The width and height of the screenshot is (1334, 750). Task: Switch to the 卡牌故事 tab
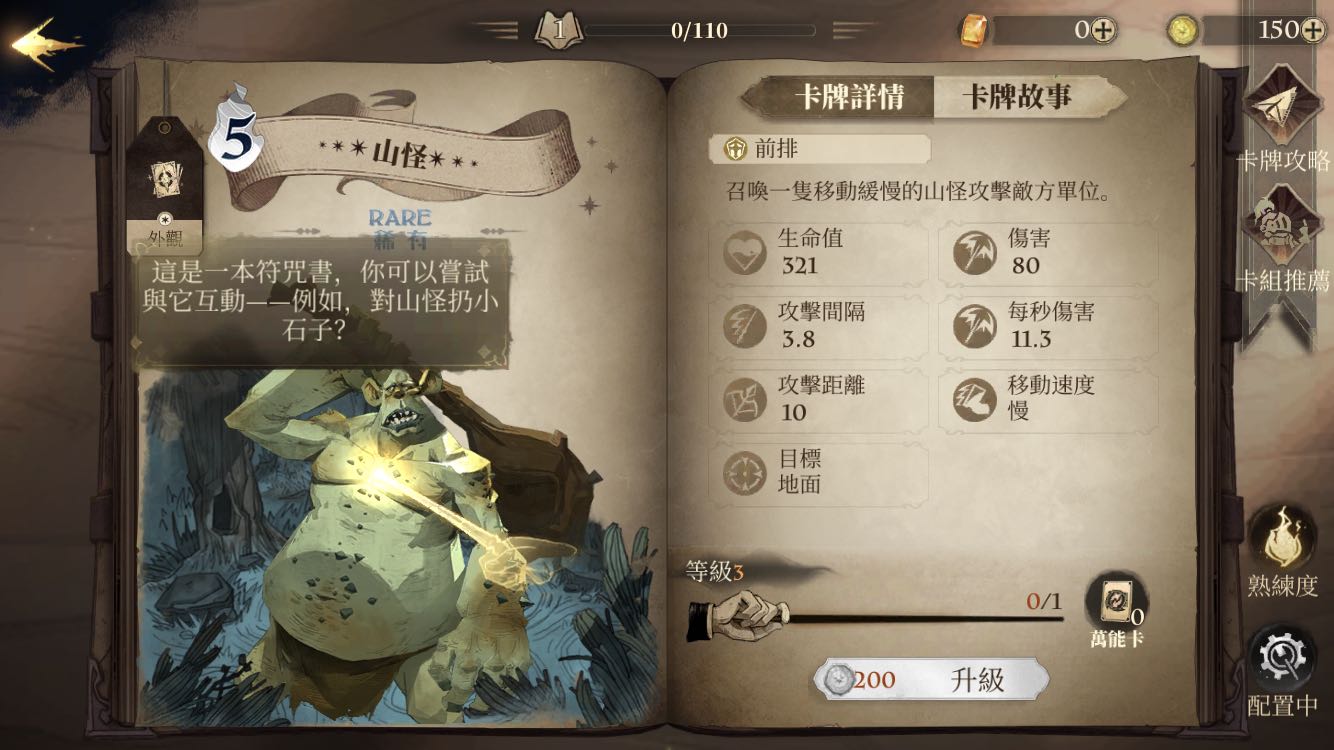[x=1017, y=97]
